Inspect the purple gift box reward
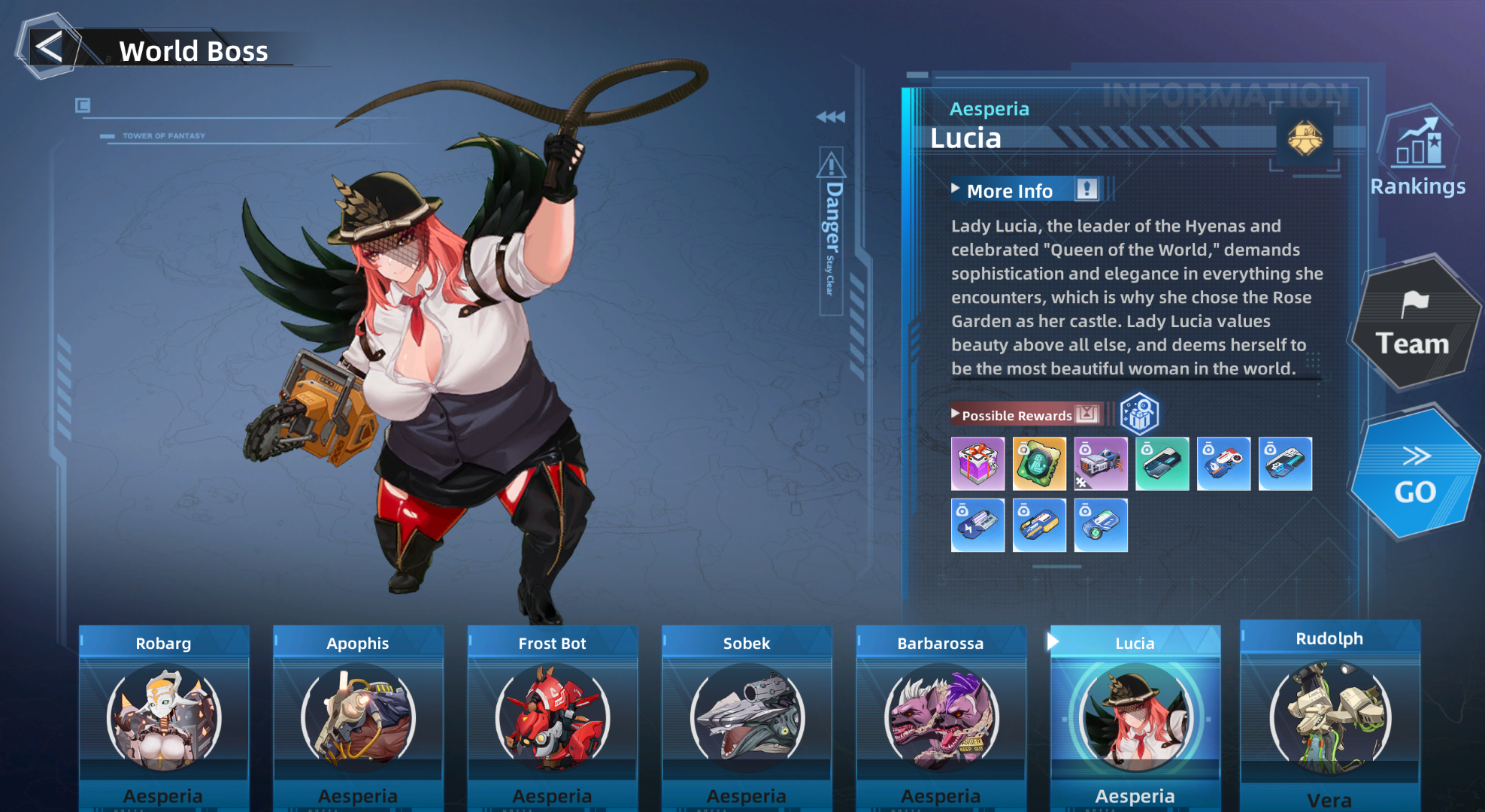This screenshot has width=1485, height=812. click(977, 464)
